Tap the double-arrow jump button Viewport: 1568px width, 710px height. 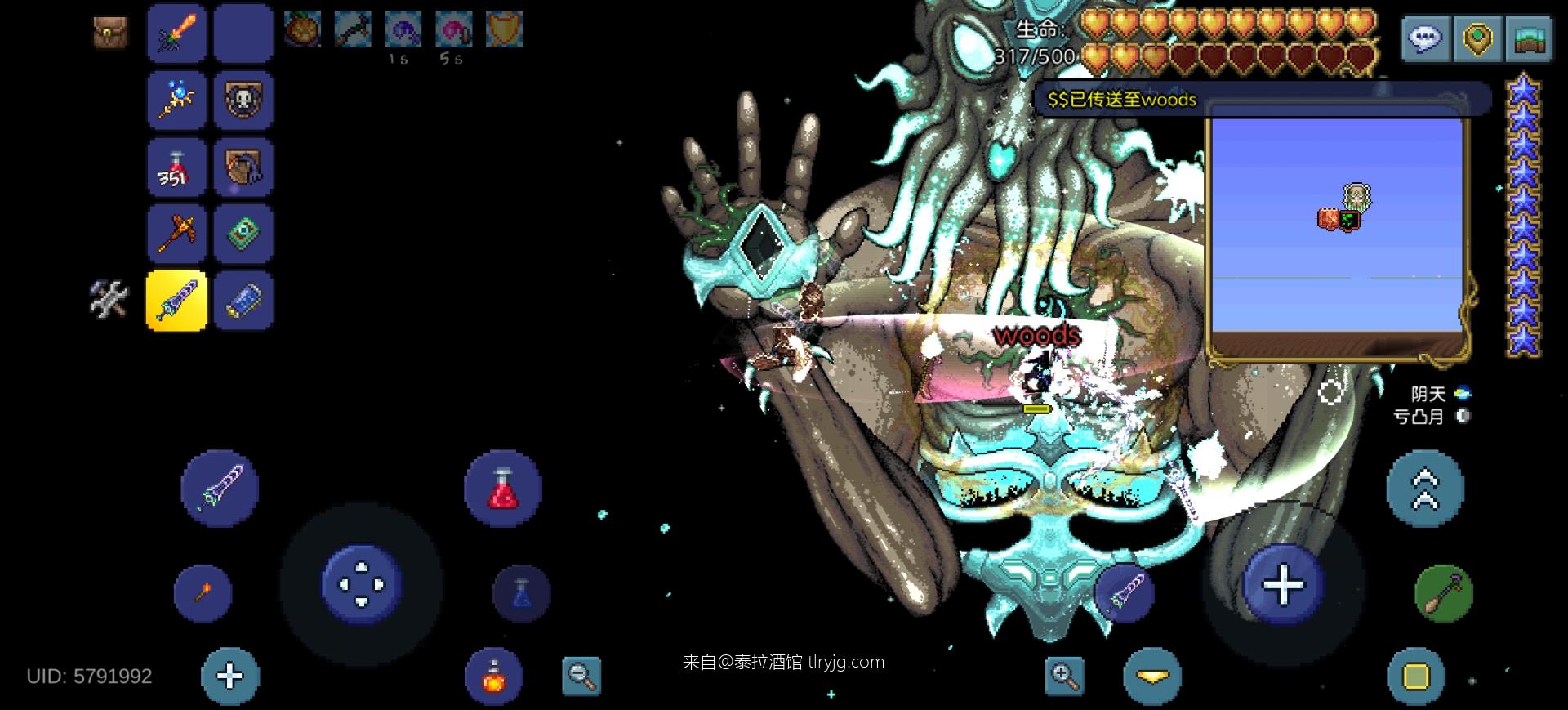coord(1425,489)
